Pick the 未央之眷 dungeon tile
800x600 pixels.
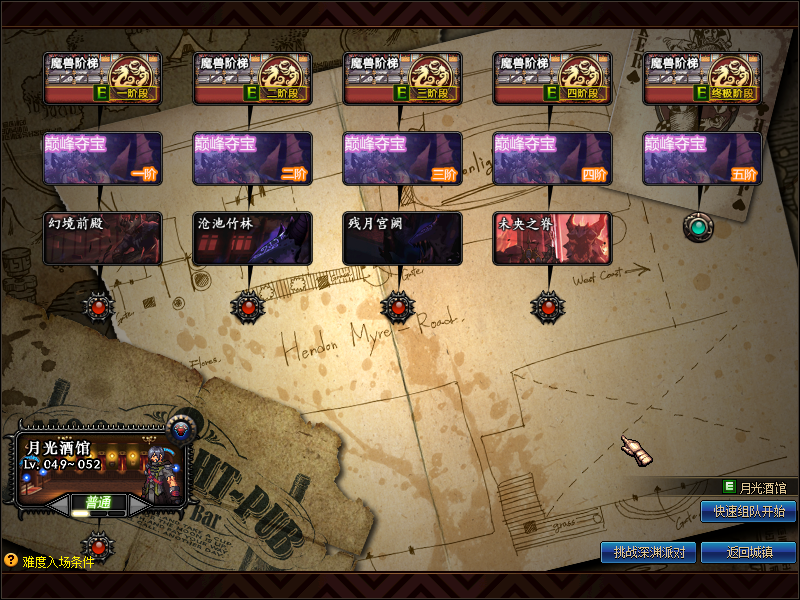[552, 238]
